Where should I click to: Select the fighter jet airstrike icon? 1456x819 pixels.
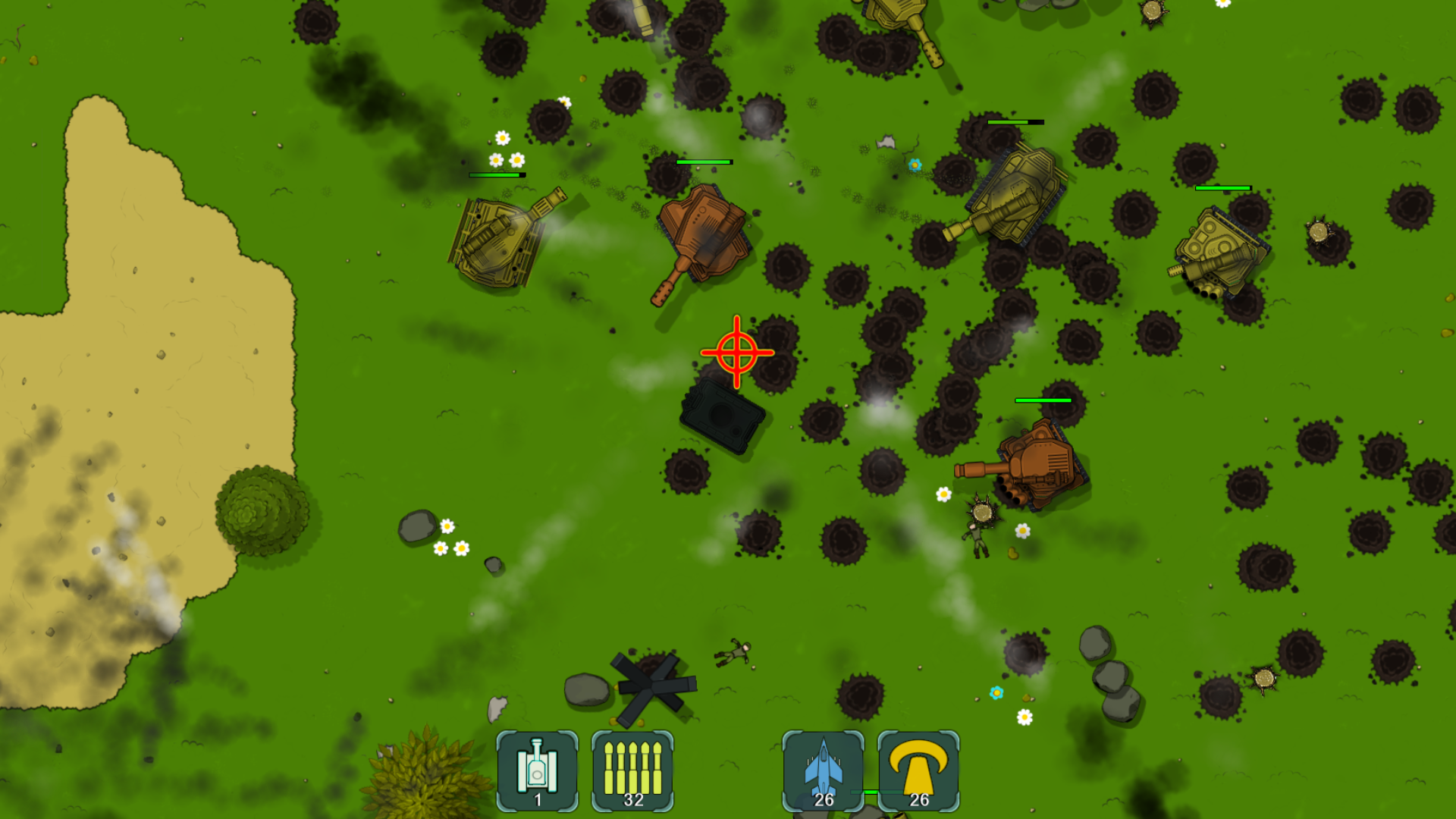click(821, 769)
